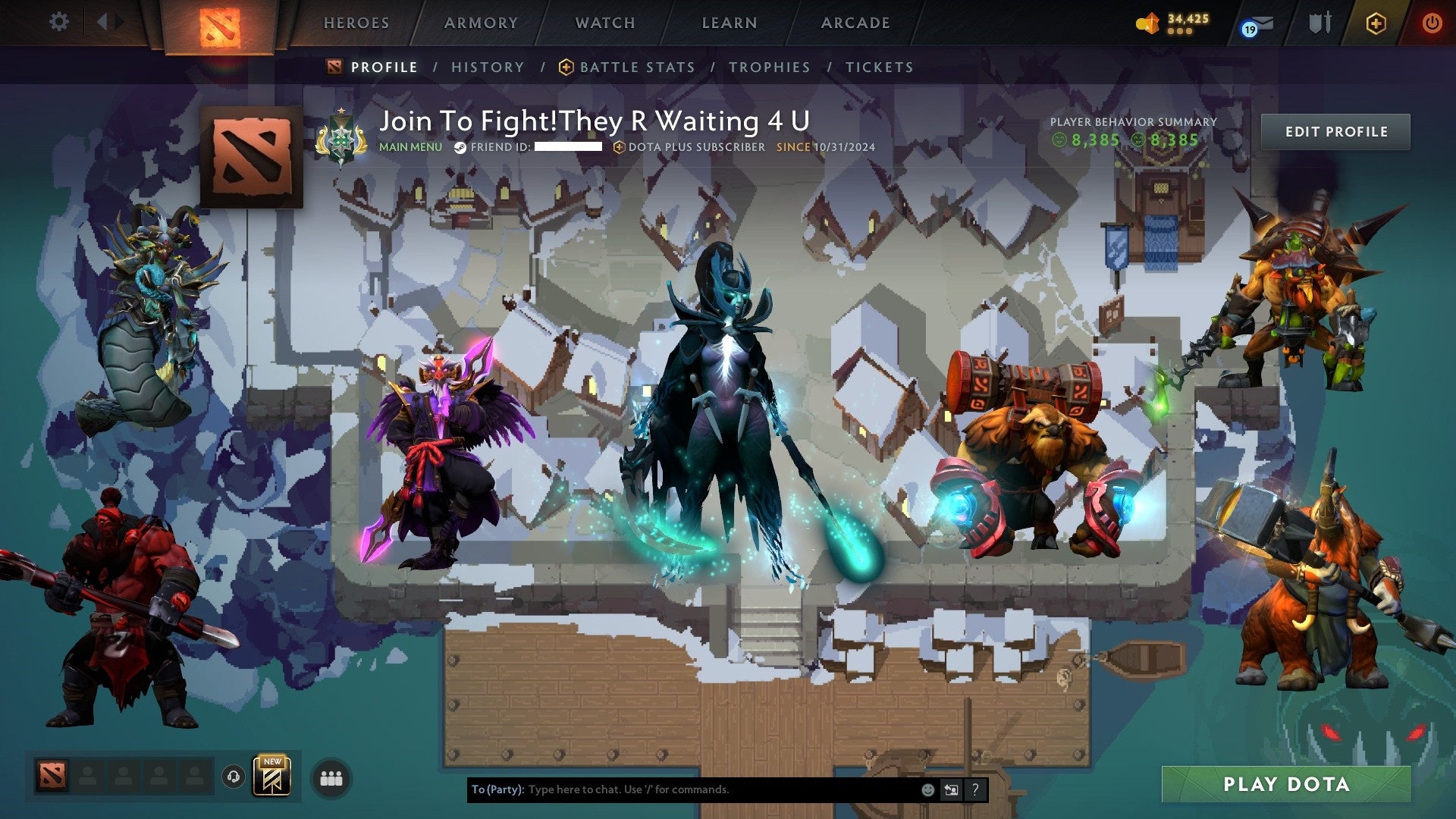Screen dimensions: 1456x819
Task: Toggle chat wheel via icon beside the emoticon
Action: [951, 789]
